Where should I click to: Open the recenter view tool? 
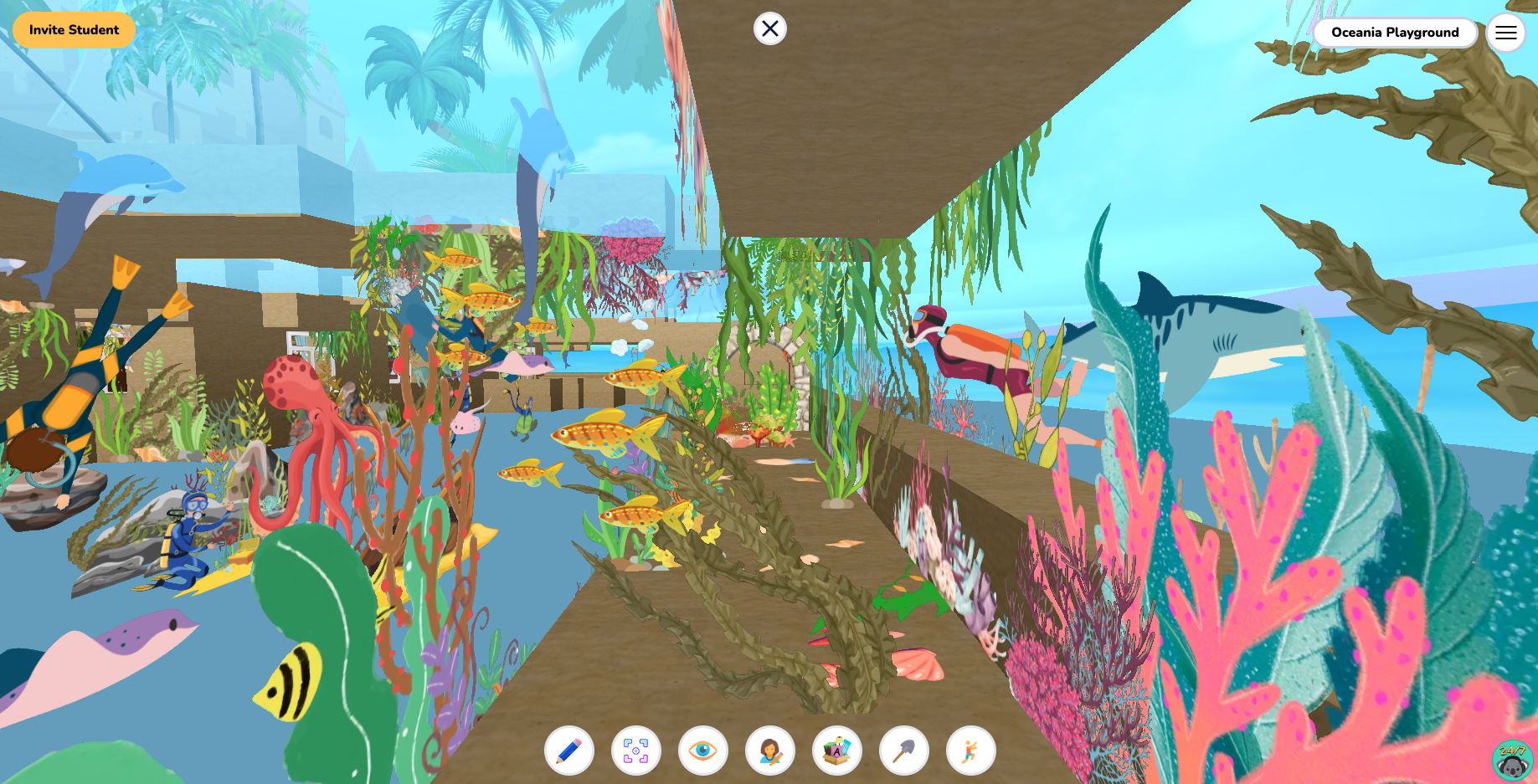coord(635,751)
